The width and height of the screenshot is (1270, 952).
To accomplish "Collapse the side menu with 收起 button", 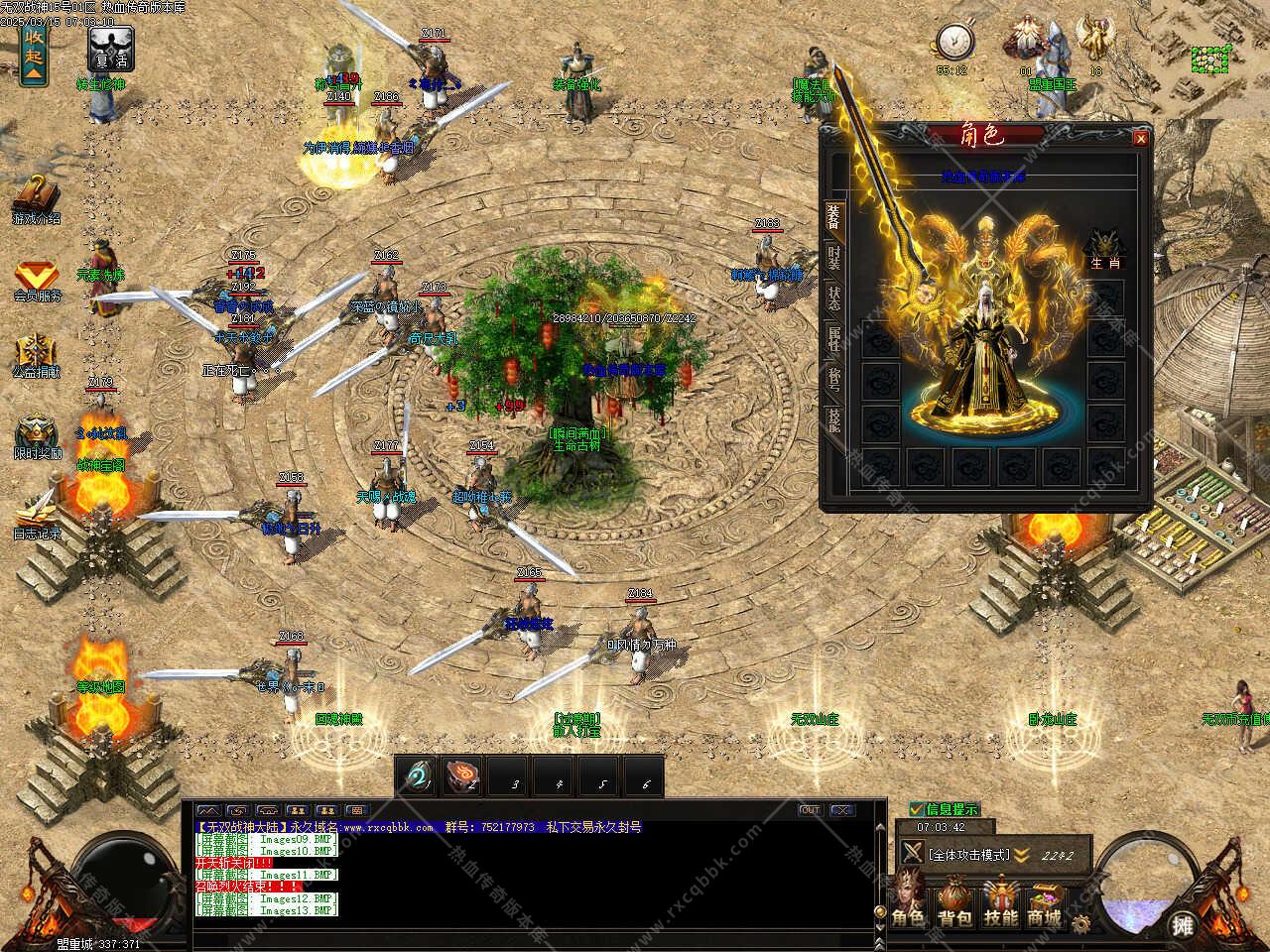I will pos(35,54).
